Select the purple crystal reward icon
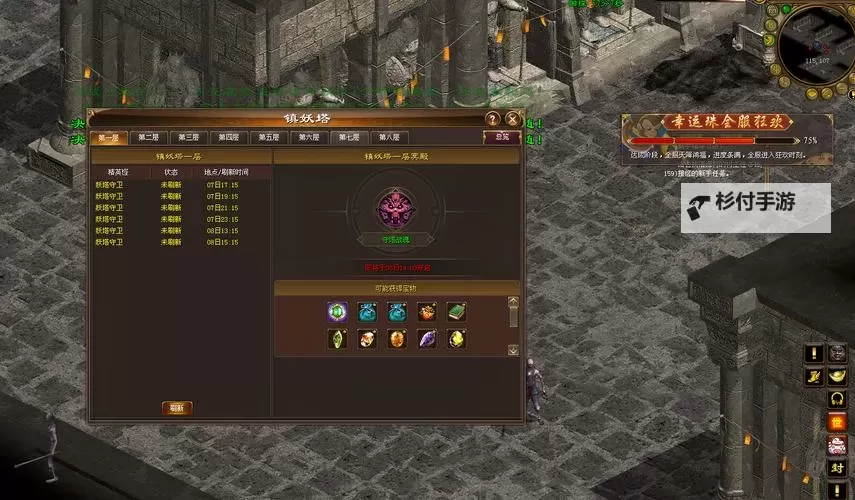The height and width of the screenshot is (500, 855). coord(427,339)
